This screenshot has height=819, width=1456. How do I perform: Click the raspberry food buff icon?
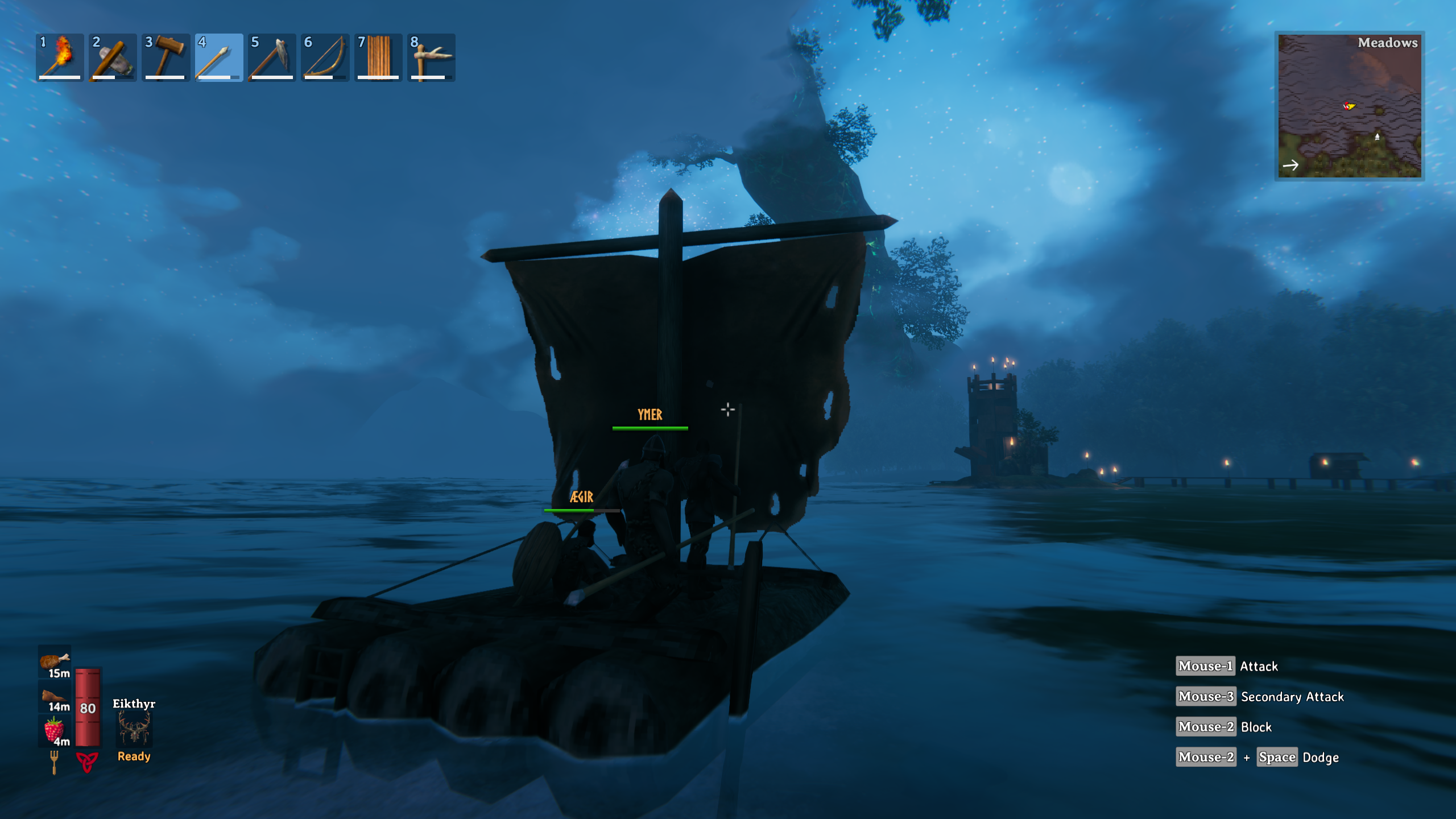point(55,730)
